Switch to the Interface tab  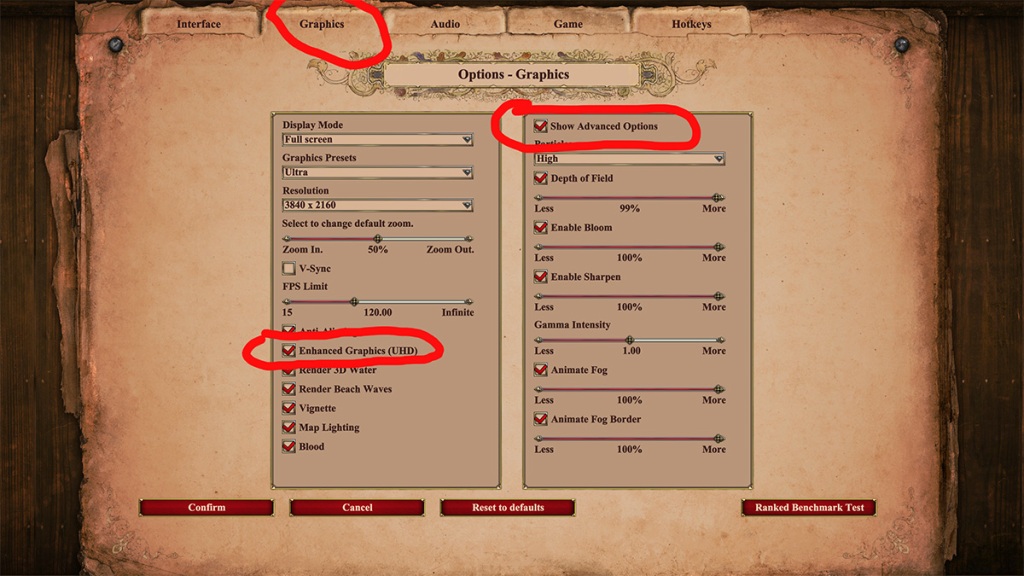[199, 24]
